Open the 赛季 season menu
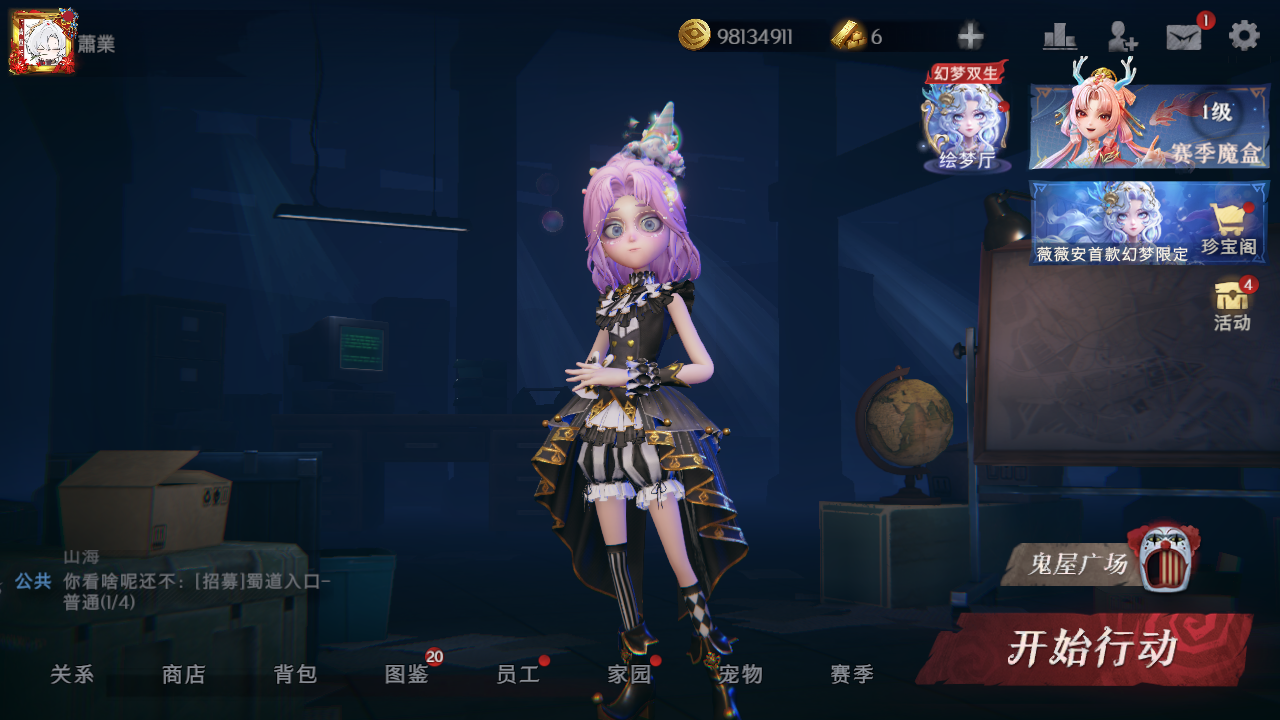 click(852, 675)
